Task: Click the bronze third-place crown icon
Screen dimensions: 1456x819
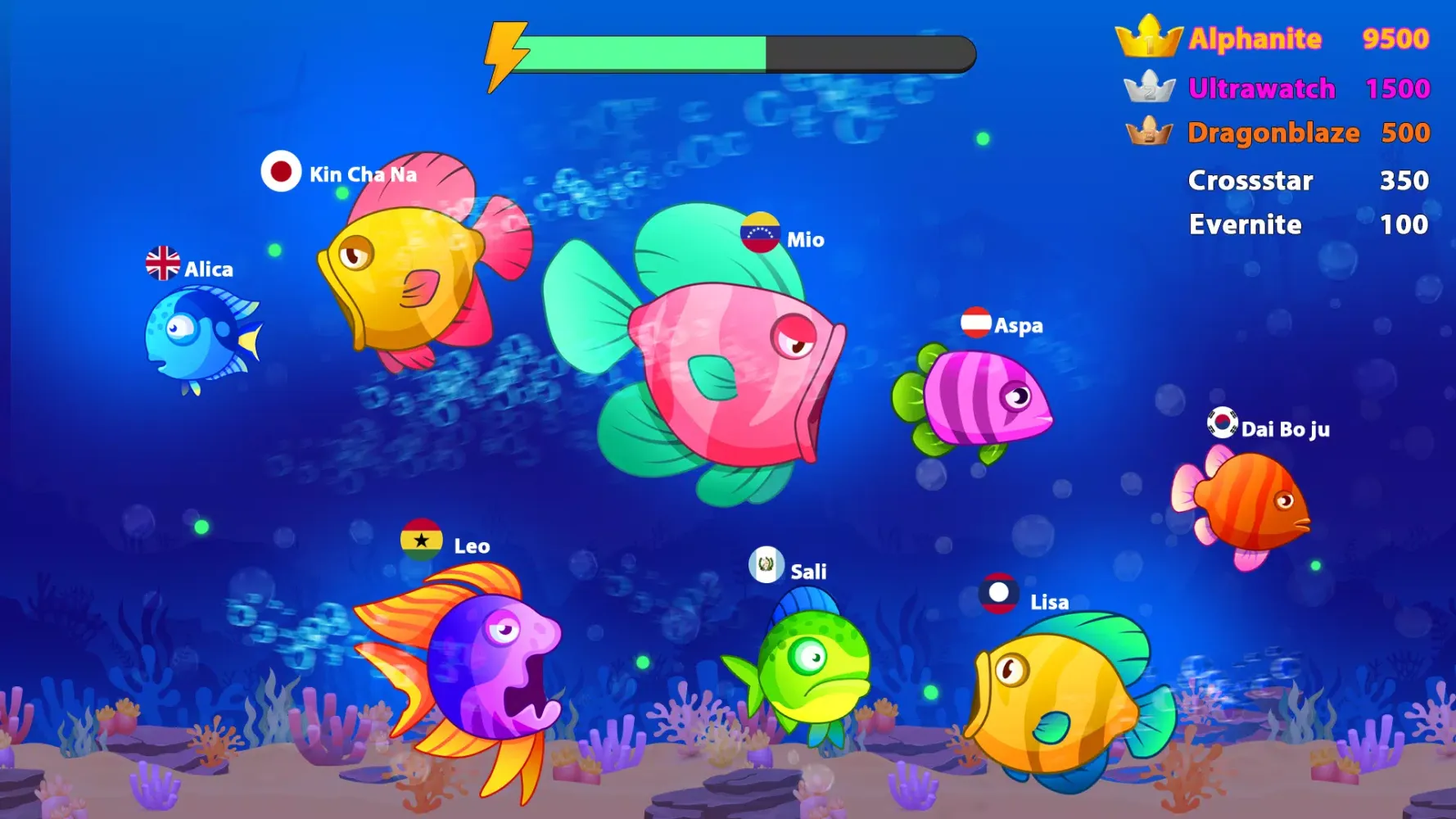Action: point(1150,131)
